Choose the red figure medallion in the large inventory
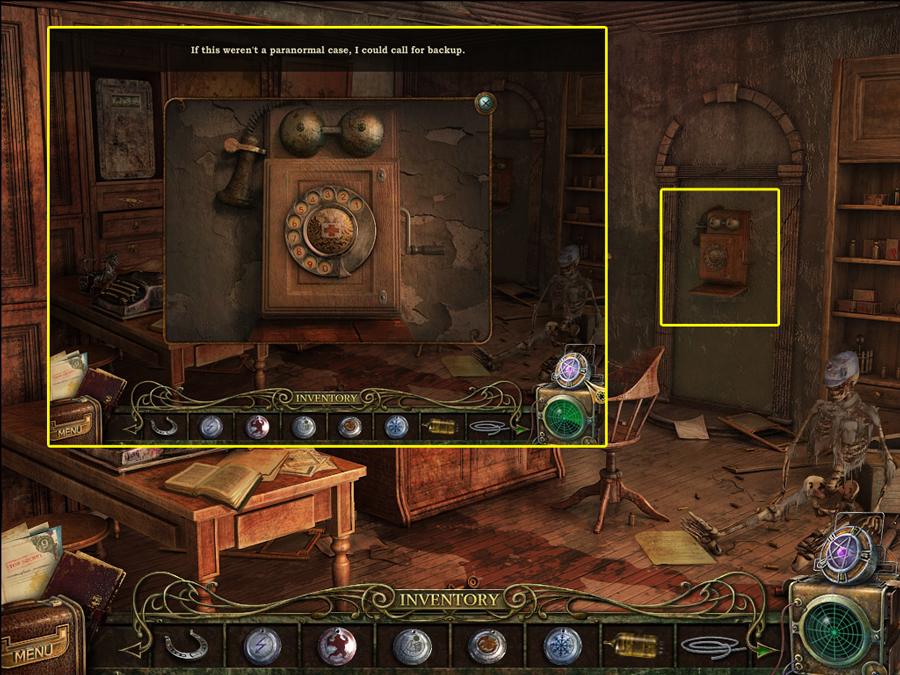900x675 pixels. [337, 647]
